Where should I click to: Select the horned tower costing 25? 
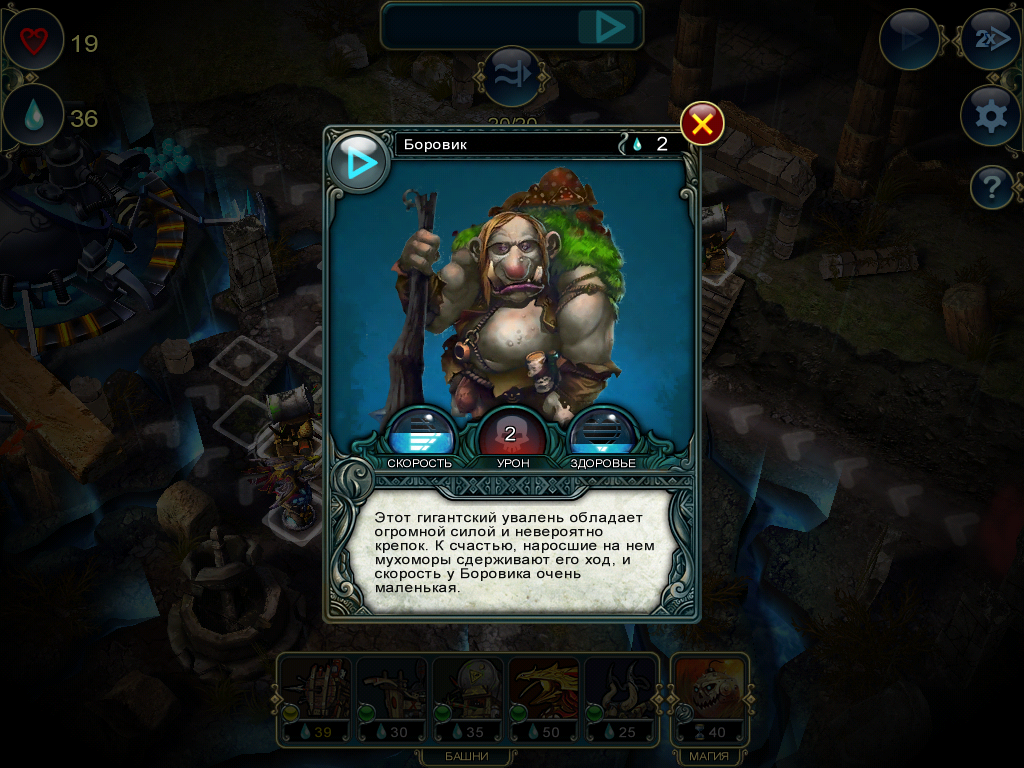619,698
